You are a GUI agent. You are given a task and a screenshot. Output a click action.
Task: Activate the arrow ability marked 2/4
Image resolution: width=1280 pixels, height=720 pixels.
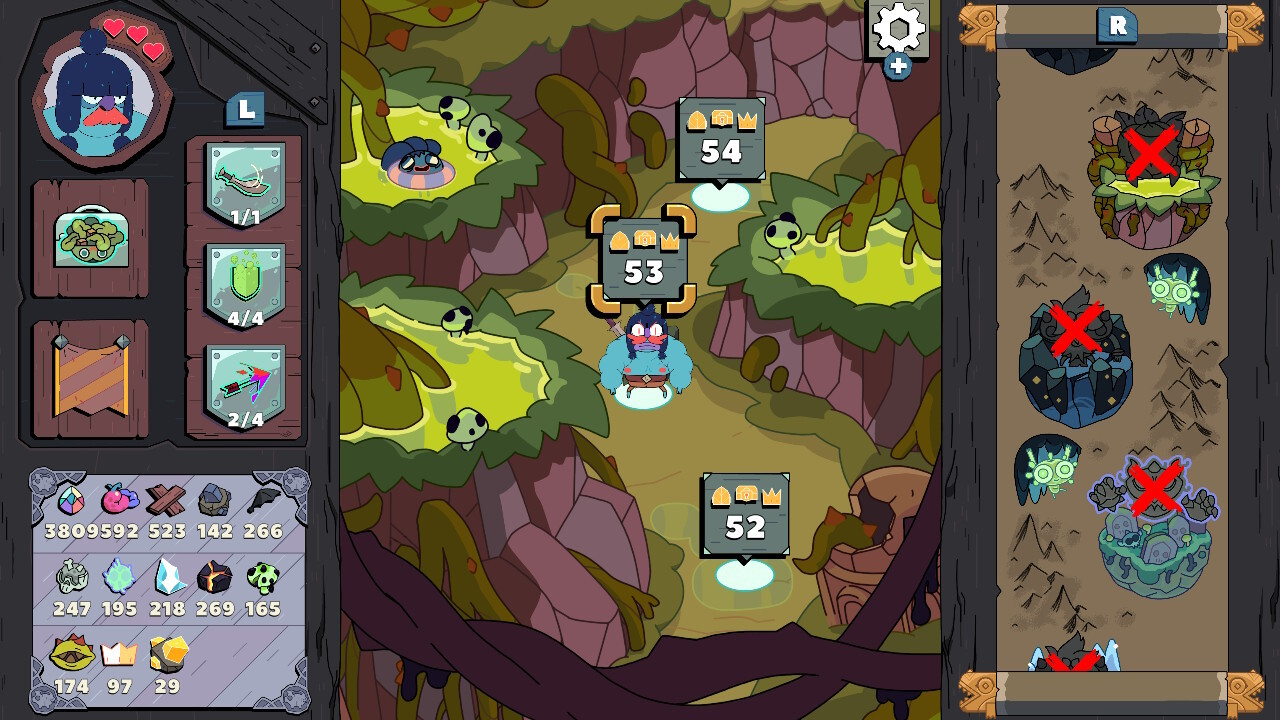[x=243, y=382]
